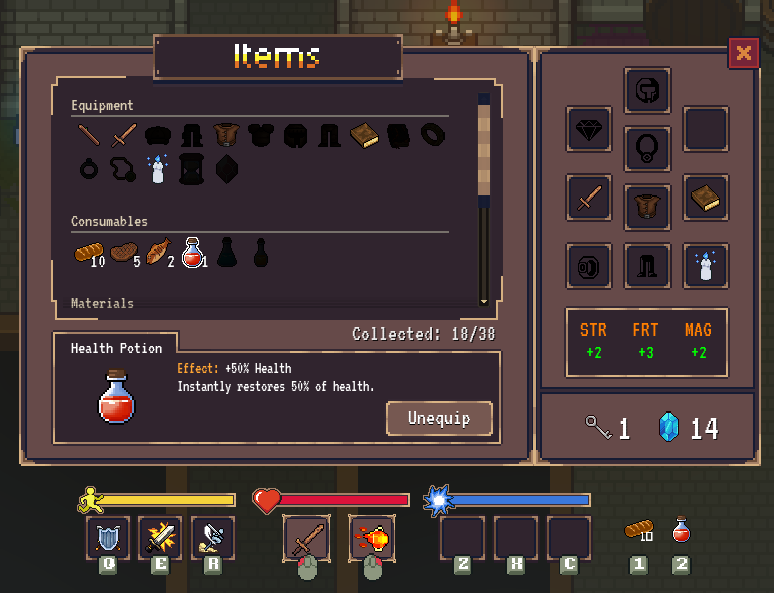The width and height of the screenshot is (774, 593).
Task: Choose the spell book in Equipment list
Action: 365,135
